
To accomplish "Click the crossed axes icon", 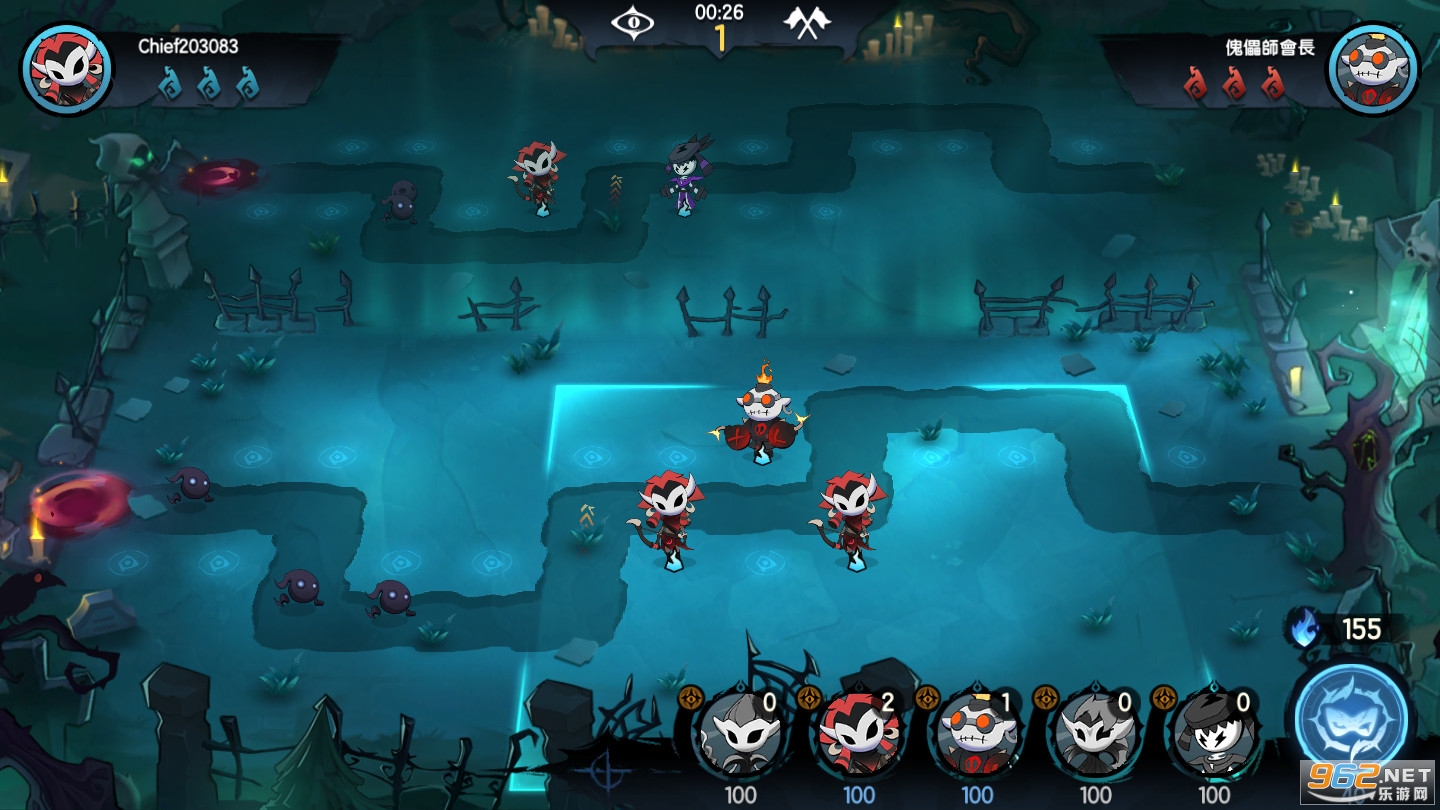I will (x=807, y=22).
